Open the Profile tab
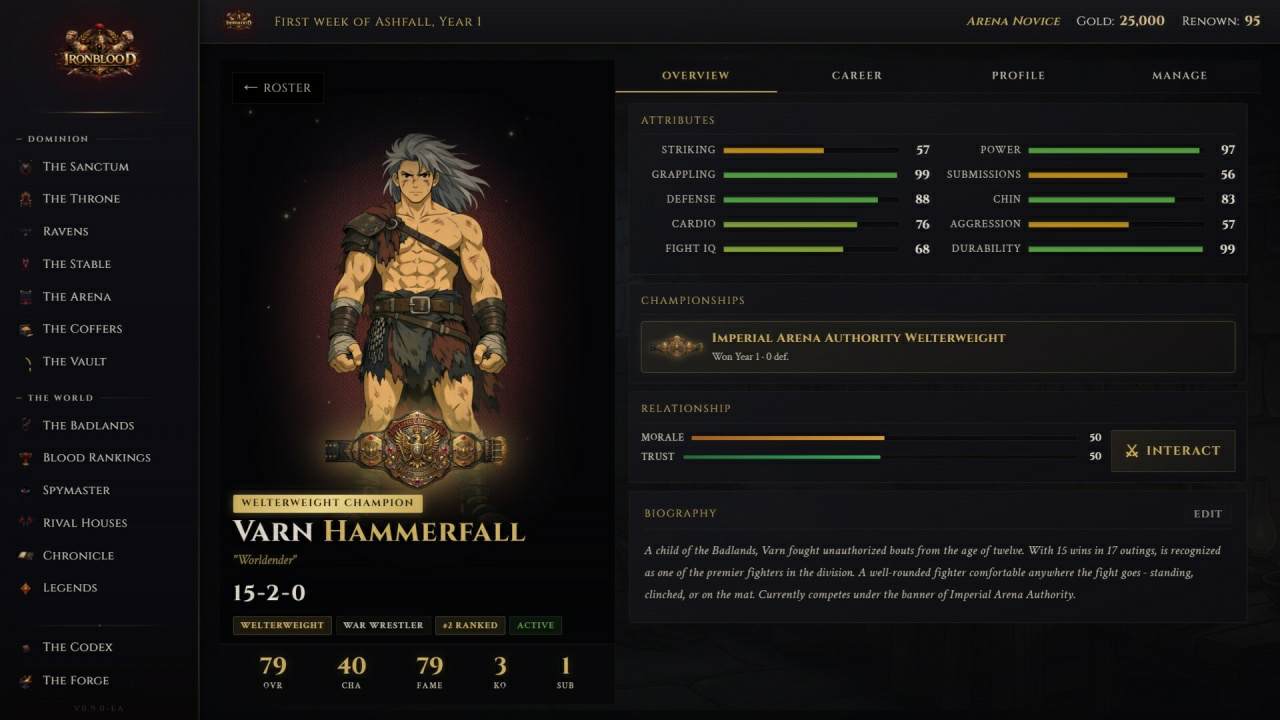 [1018, 75]
